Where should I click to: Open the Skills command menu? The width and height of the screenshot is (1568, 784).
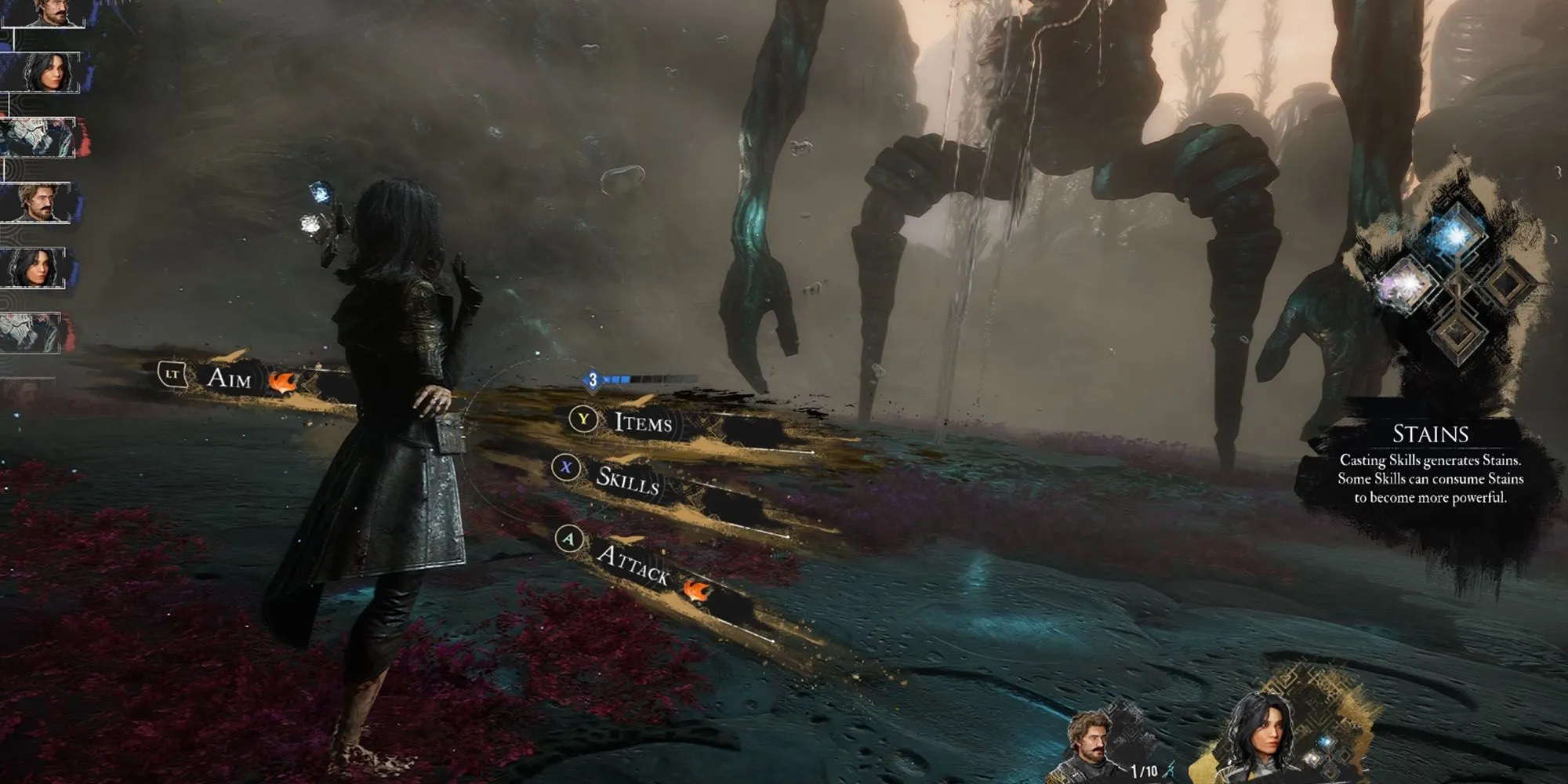click(x=626, y=478)
